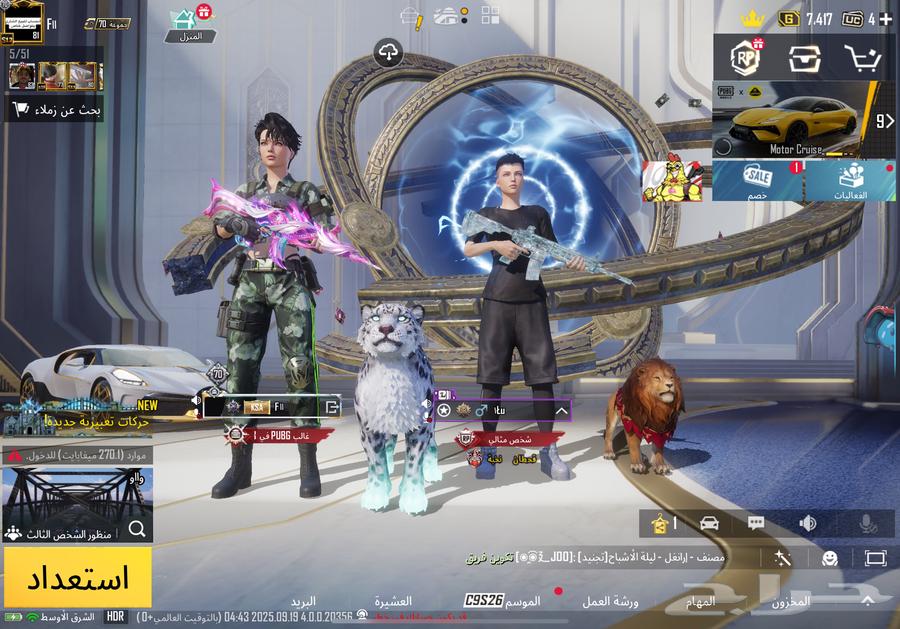Image resolution: width=900 pixels, height=629 pixels.
Task: Add UC with the plus button
Action: point(885,19)
